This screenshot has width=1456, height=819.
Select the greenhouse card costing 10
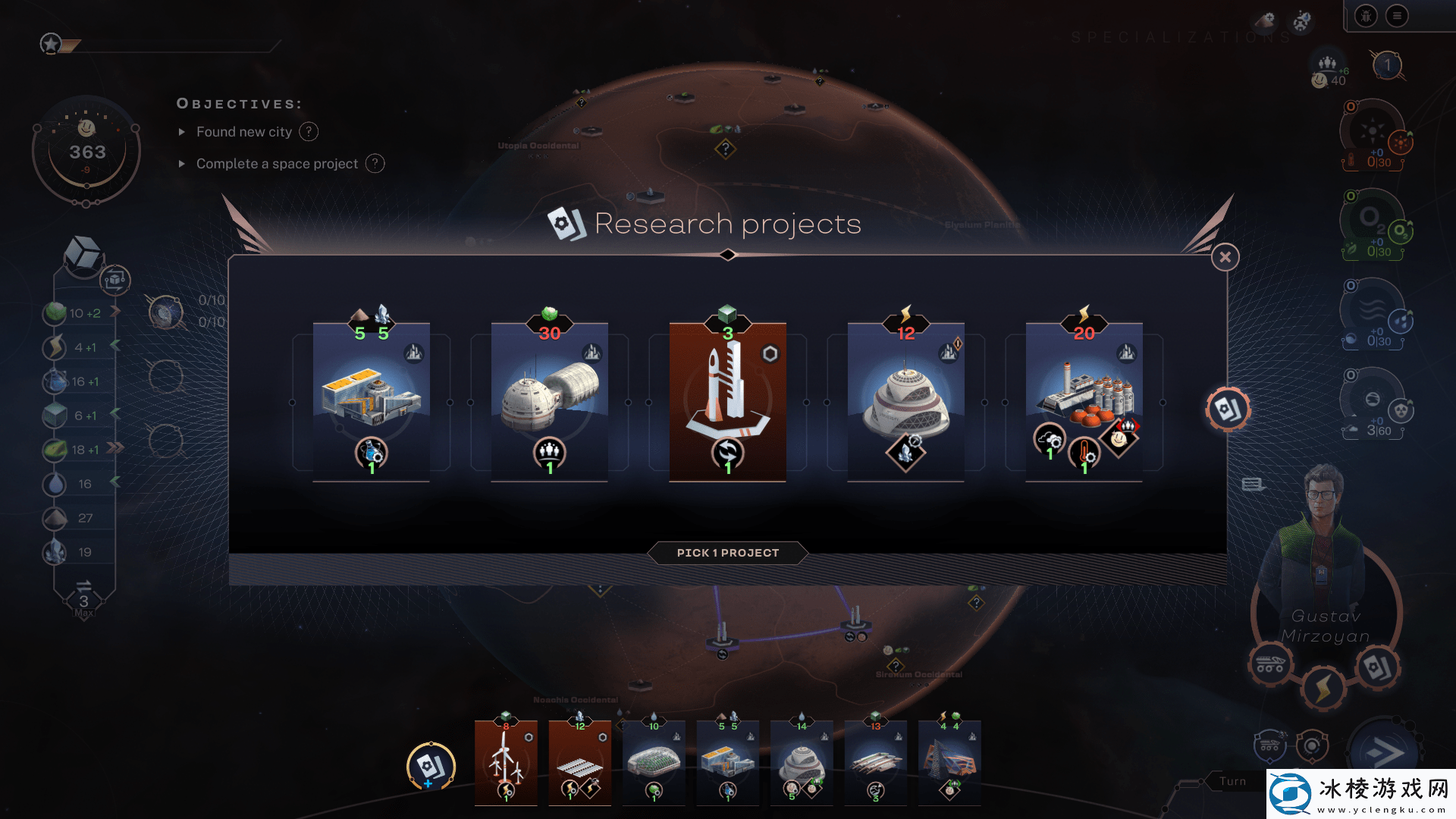pos(654,762)
